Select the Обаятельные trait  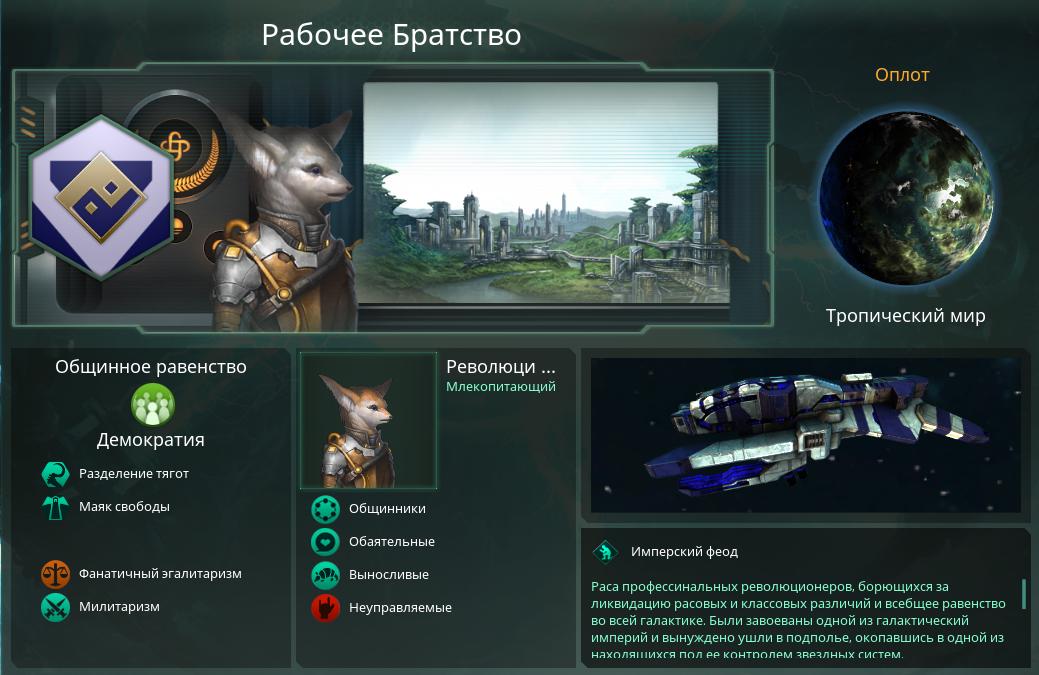click(325, 542)
